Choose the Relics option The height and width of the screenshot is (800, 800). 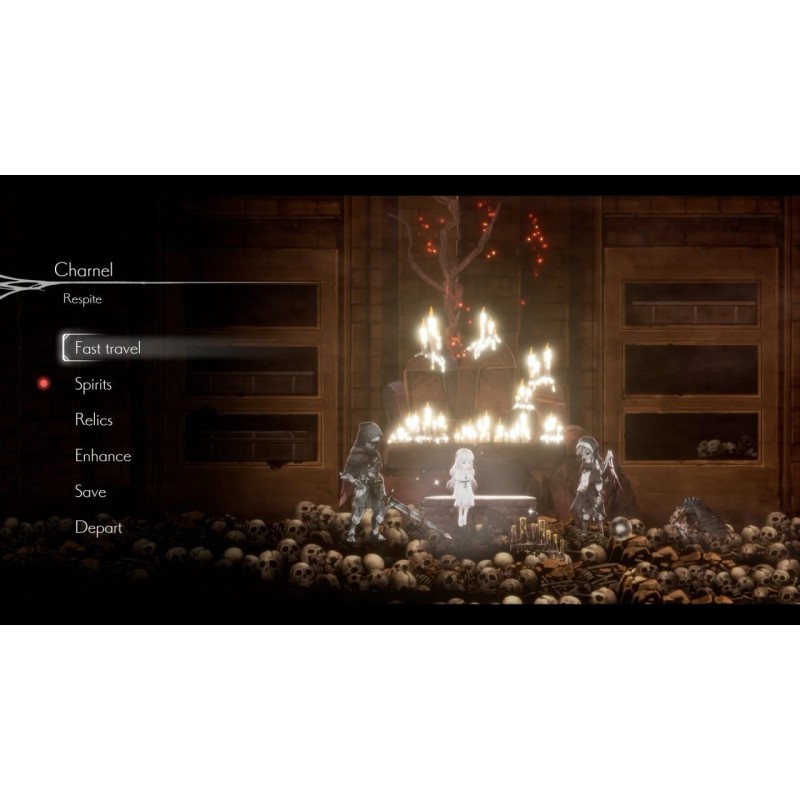click(x=93, y=420)
